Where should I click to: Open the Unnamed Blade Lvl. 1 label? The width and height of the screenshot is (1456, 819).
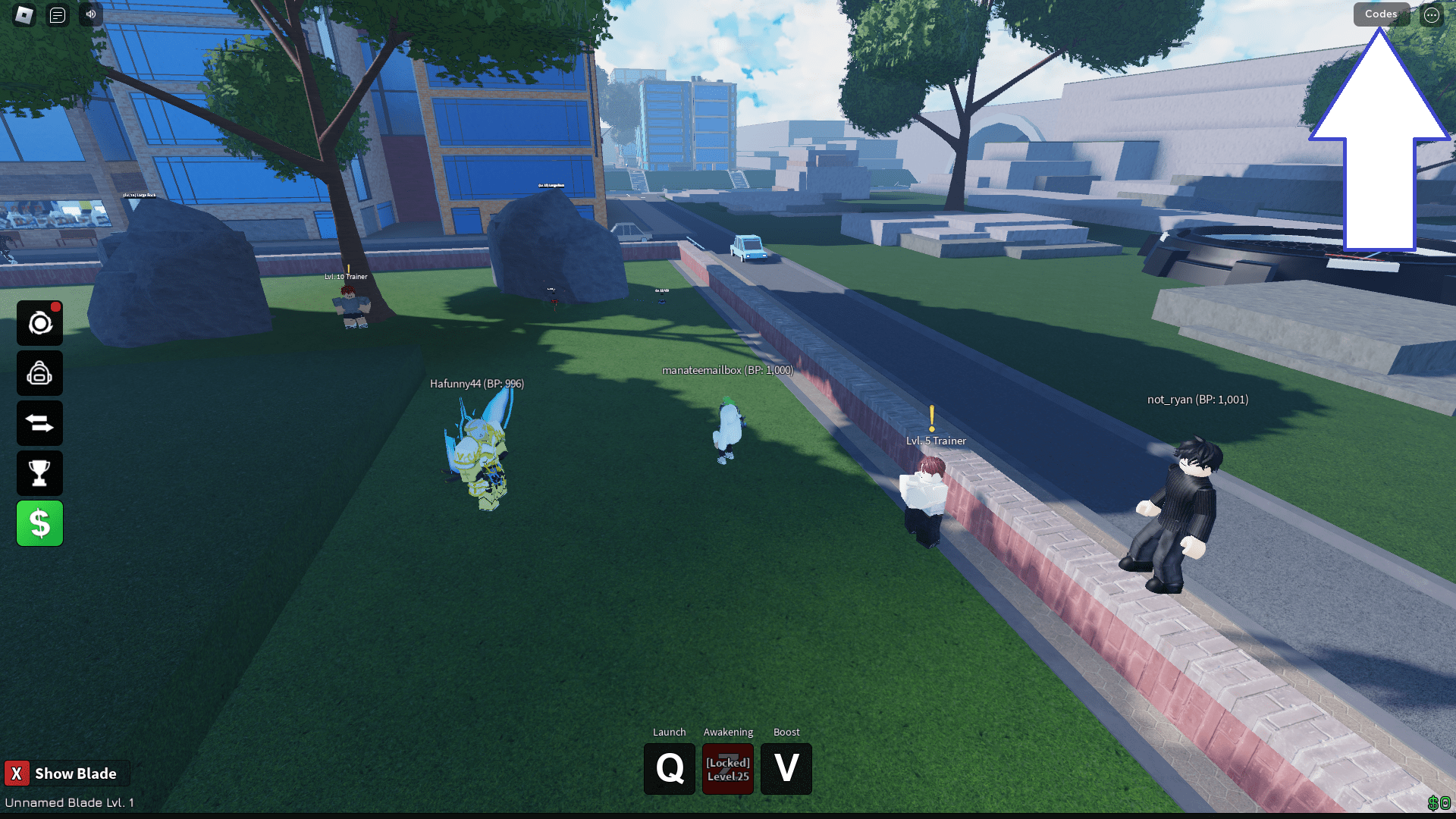click(x=67, y=802)
